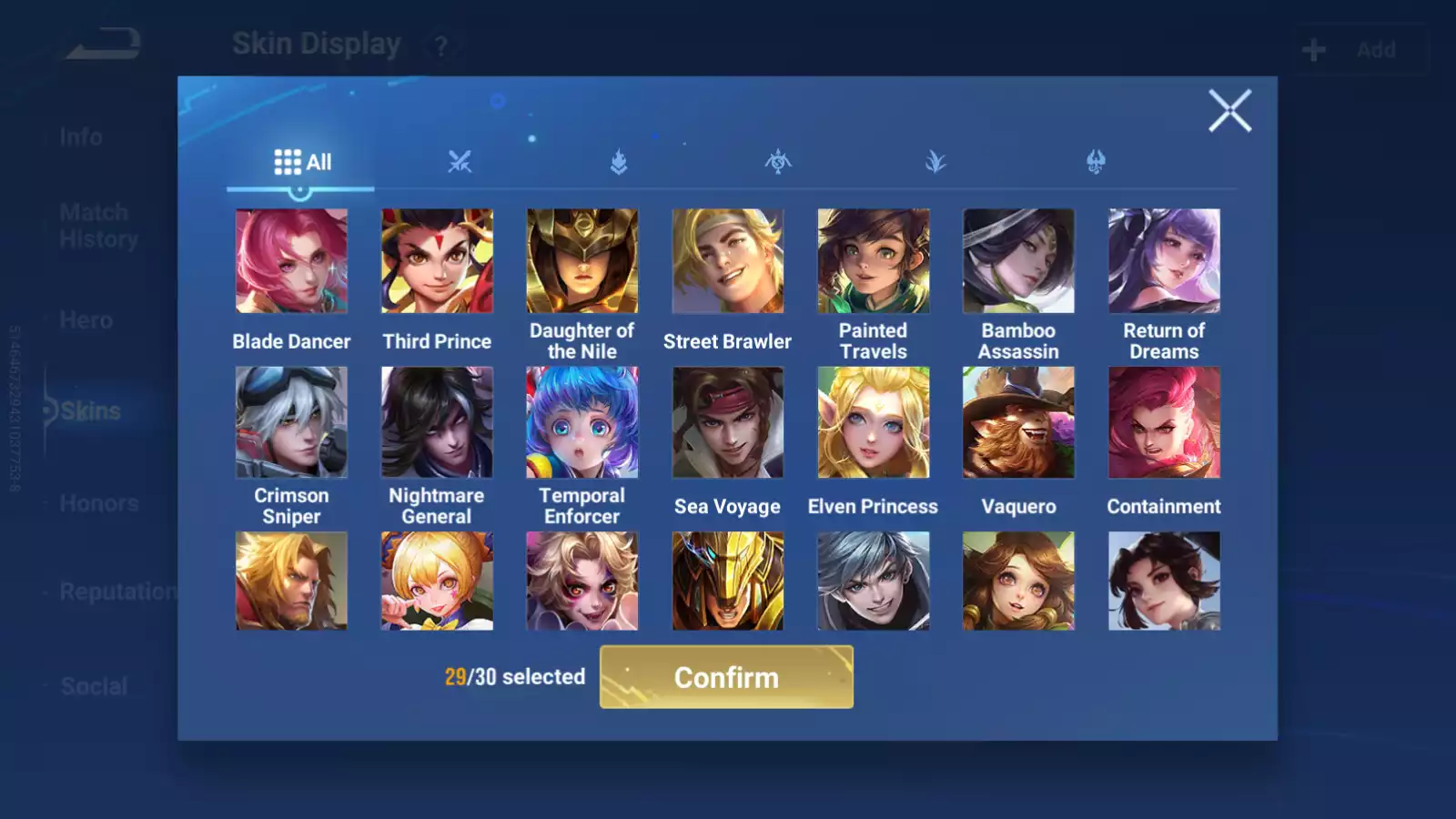Select the Sea Voyage skin
1456x819 pixels.
[728, 422]
